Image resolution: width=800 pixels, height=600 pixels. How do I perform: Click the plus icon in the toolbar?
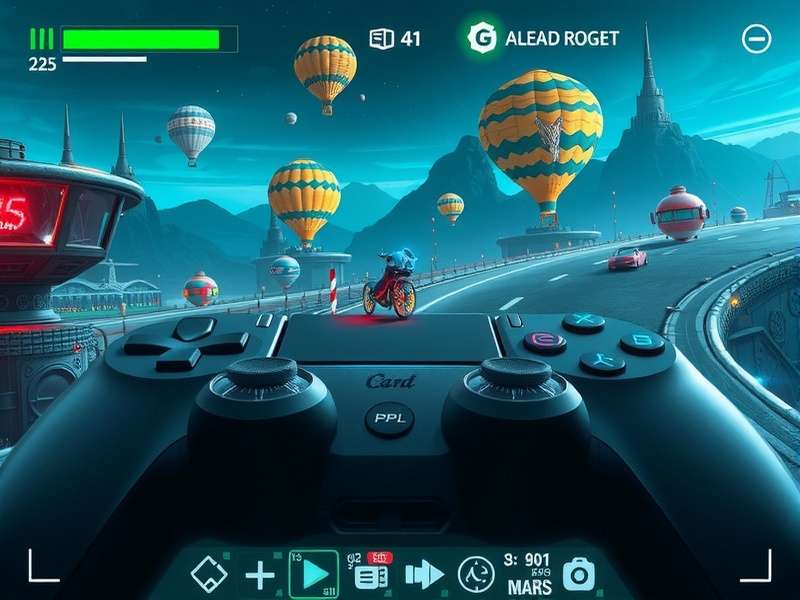click(260, 574)
